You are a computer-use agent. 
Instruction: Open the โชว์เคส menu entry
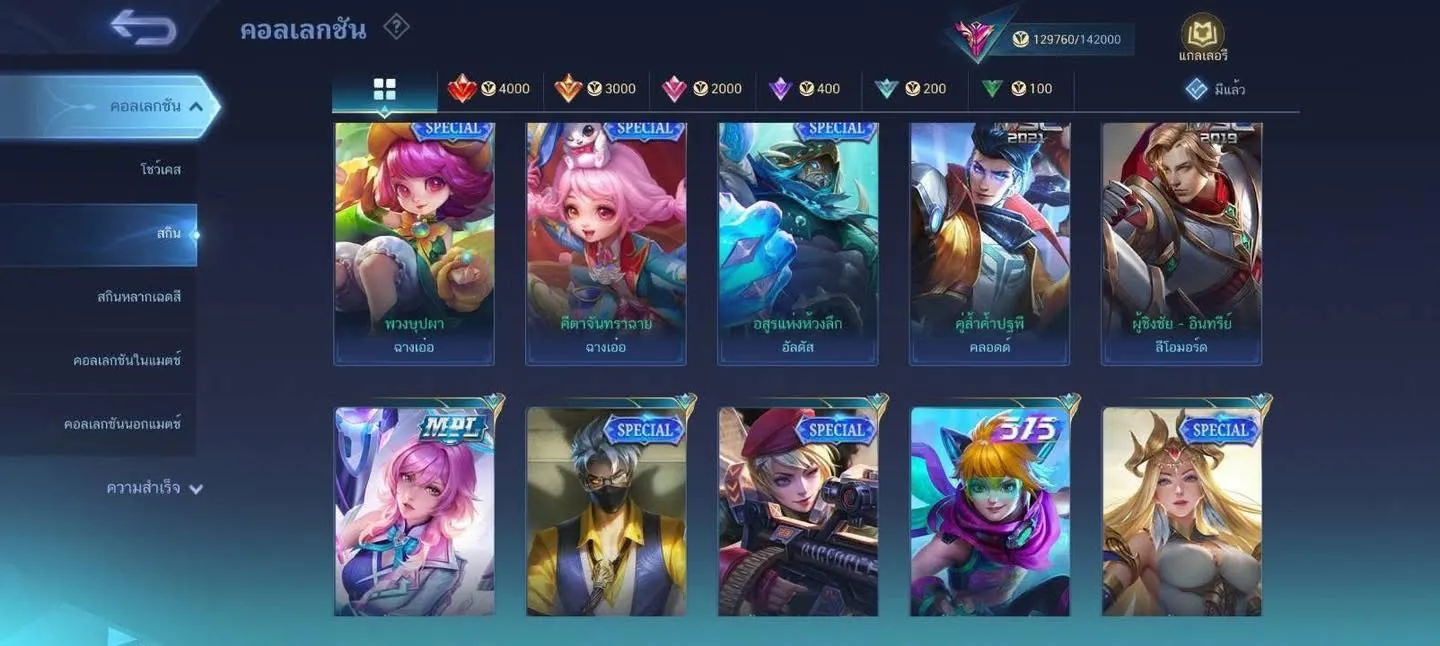pos(160,170)
